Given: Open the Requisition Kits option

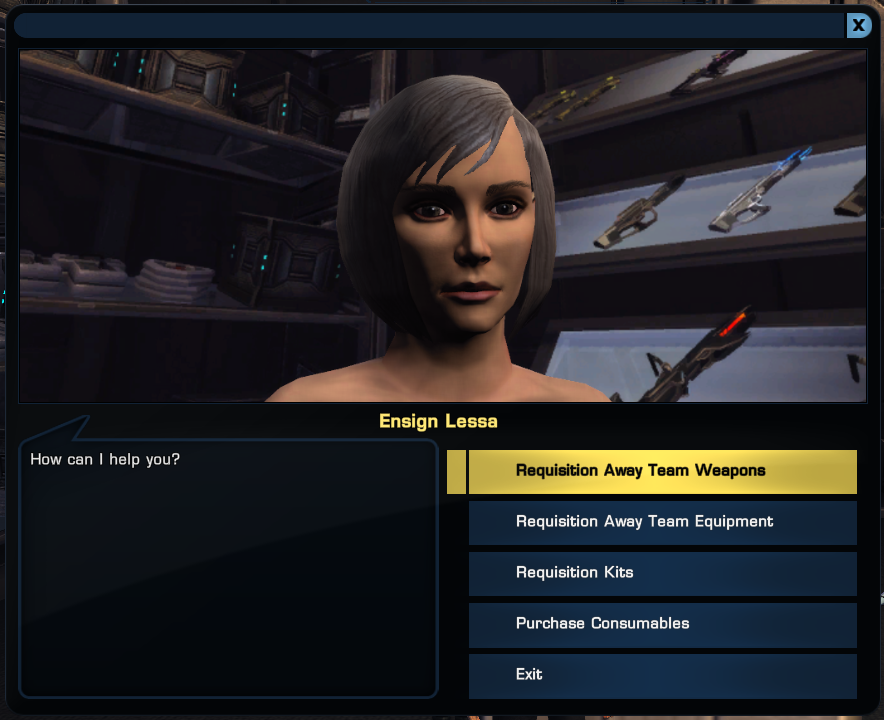Looking at the screenshot, I should pyautogui.click(x=662, y=573).
